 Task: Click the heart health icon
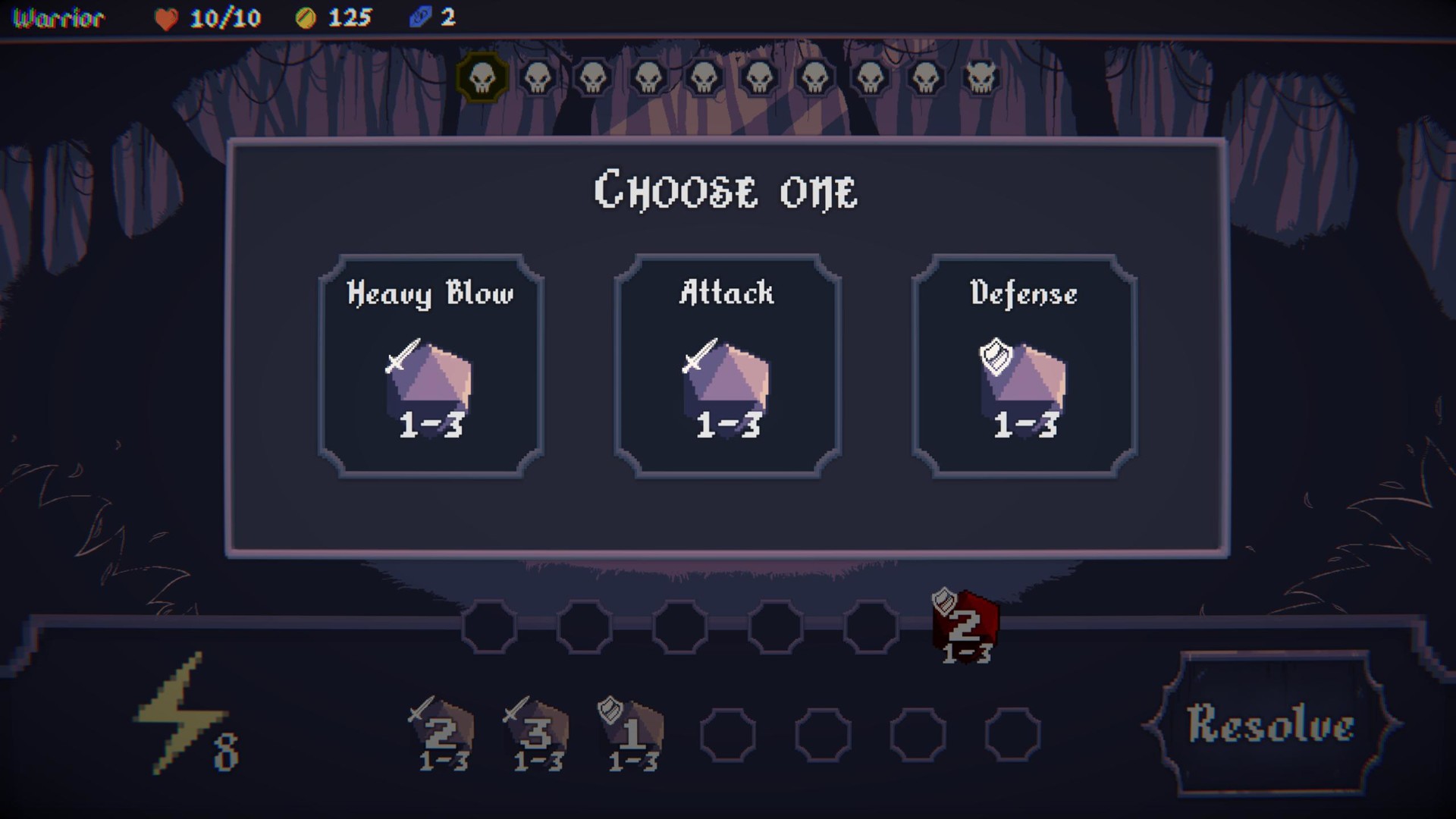(166, 18)
